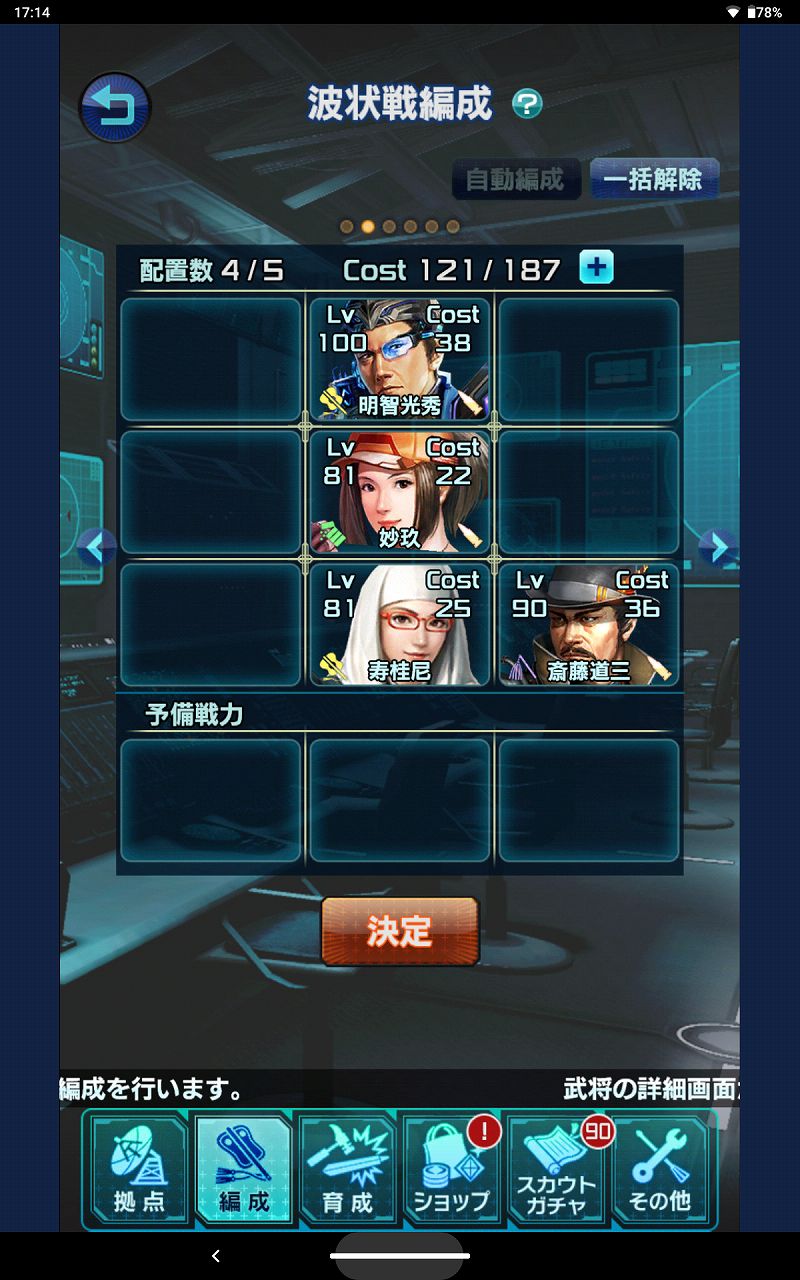The height and width of the screenshot is (1280, 800).
Task: Switch to the next formation with right arrow
Action: coord(717,546)
